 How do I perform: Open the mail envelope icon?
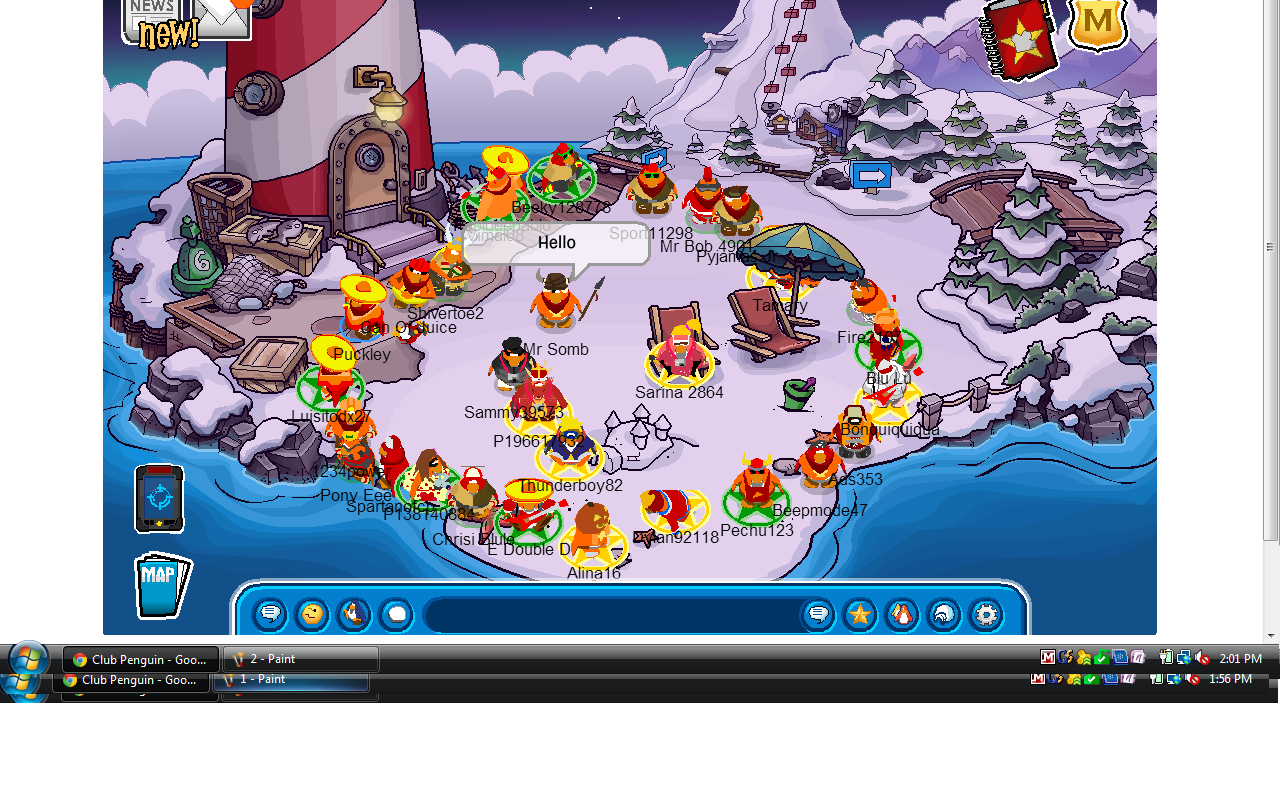(x=222, y=17)
